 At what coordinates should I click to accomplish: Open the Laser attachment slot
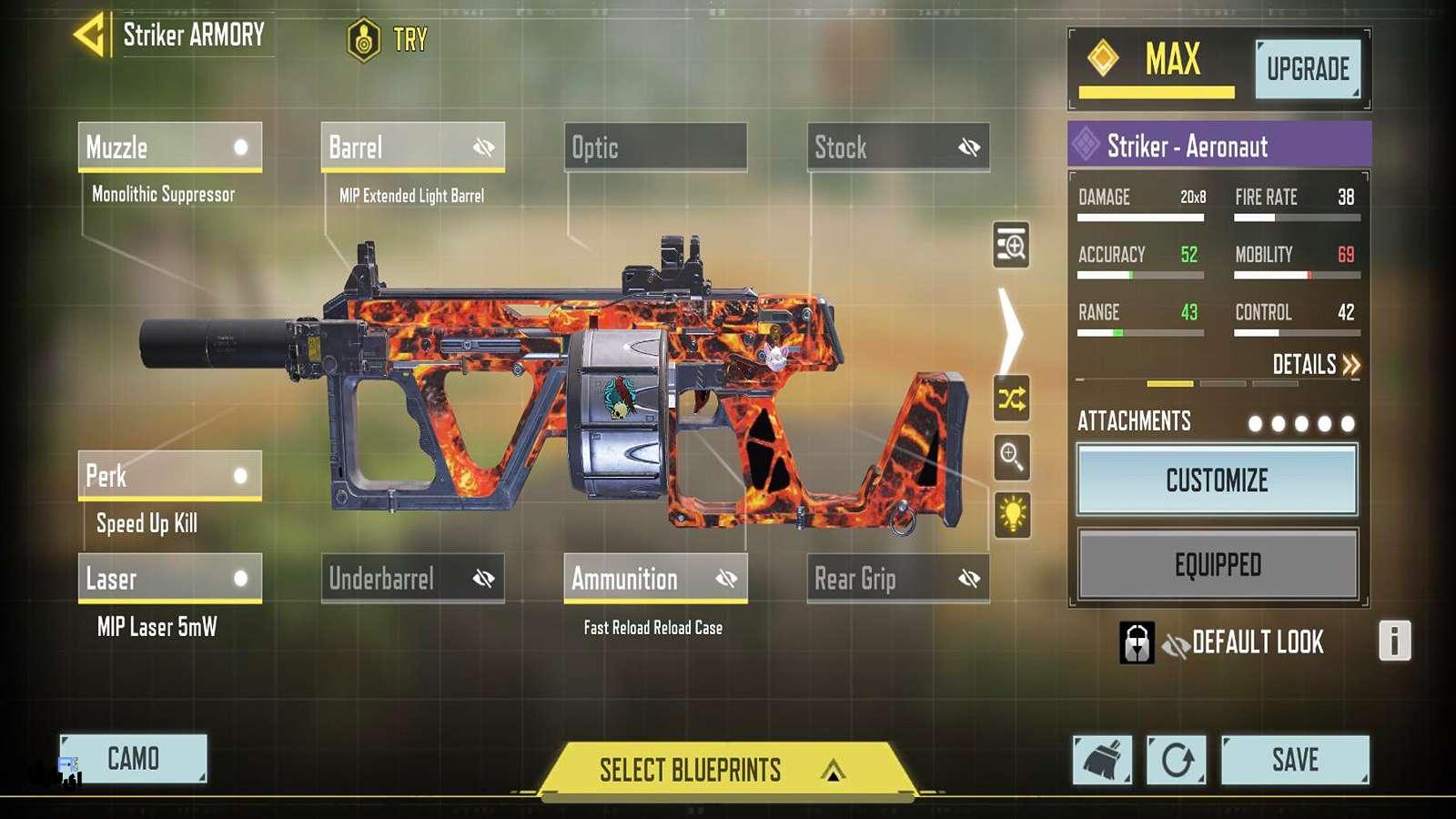170,578
